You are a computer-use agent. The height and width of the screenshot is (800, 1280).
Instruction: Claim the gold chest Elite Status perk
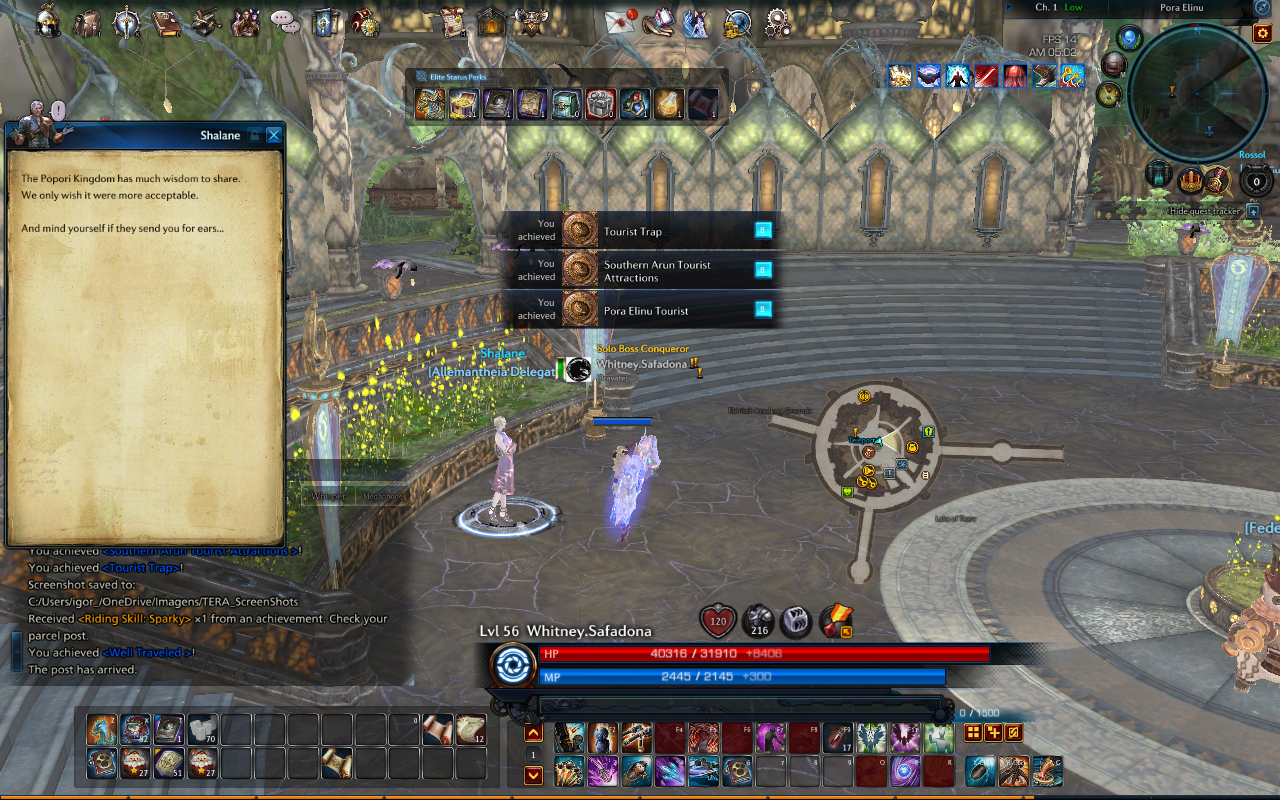(462, 104)
